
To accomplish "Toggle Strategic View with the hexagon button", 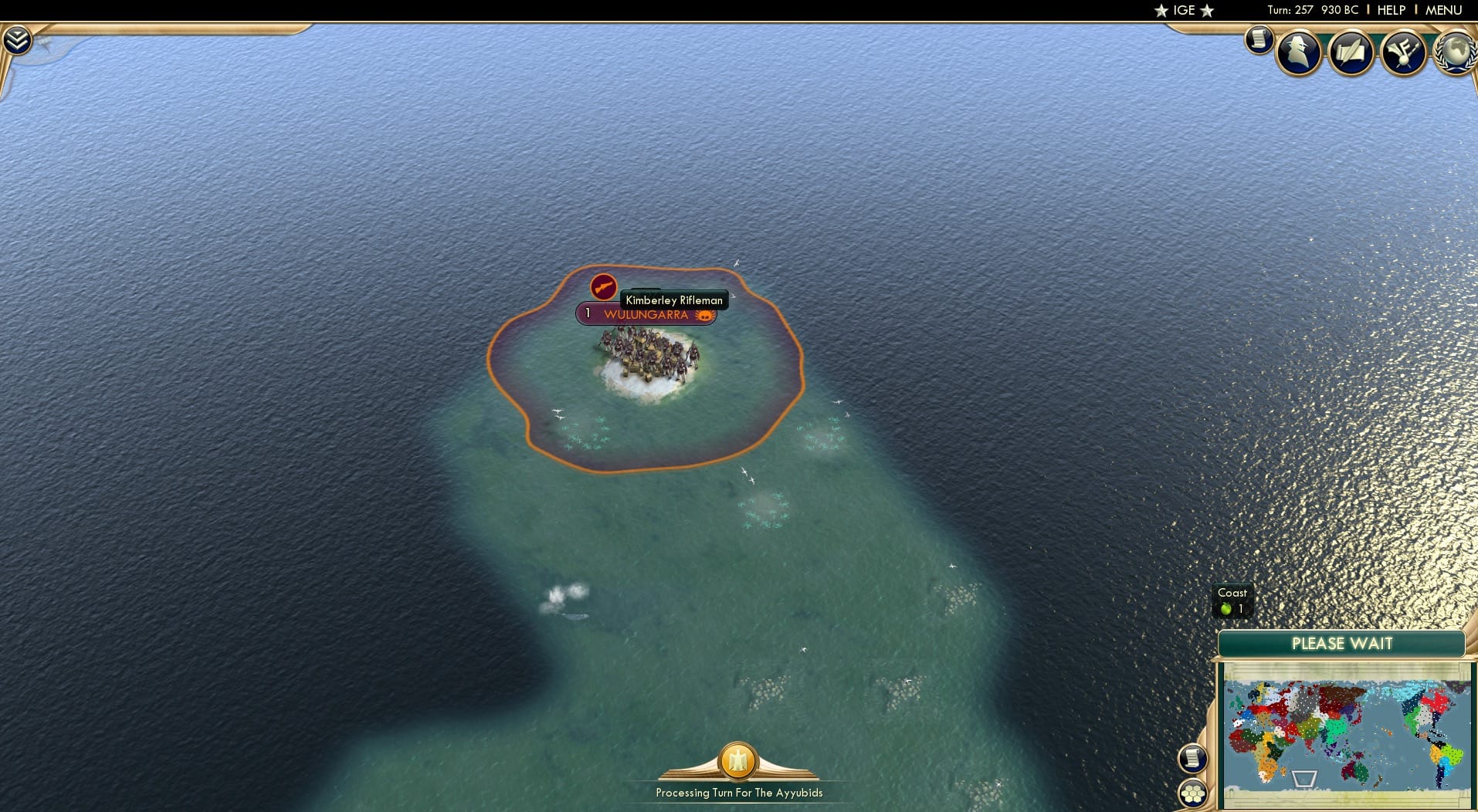I will tap(1193, 793).
